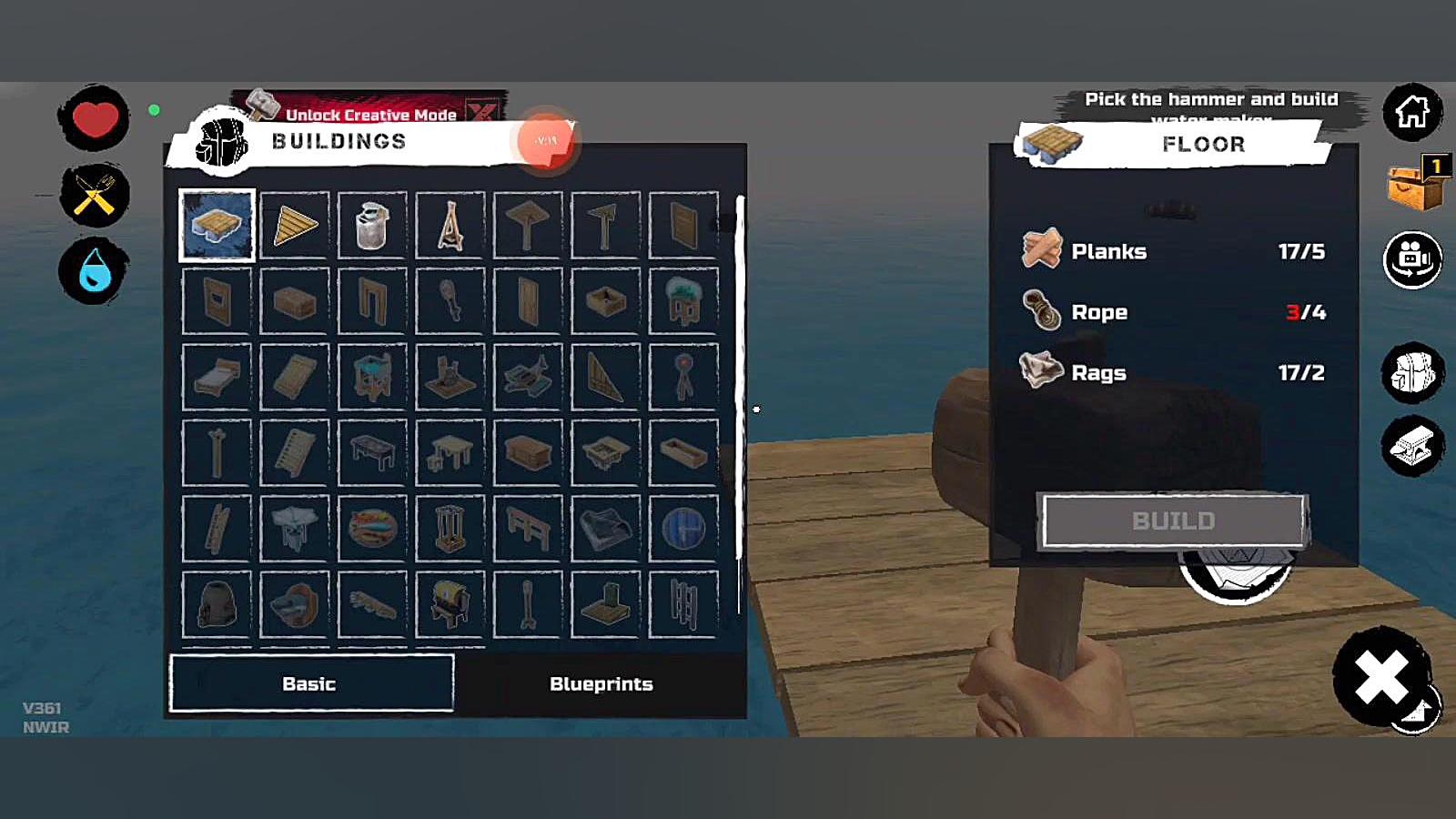Select the storage chest building item
The image size is (1456, 819).
(528, 452)
